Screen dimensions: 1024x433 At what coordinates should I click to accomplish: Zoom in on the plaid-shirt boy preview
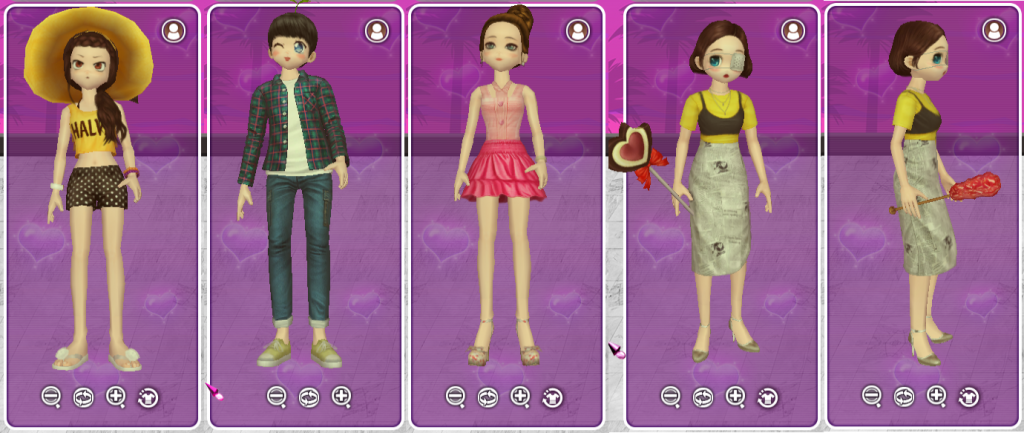342,396
